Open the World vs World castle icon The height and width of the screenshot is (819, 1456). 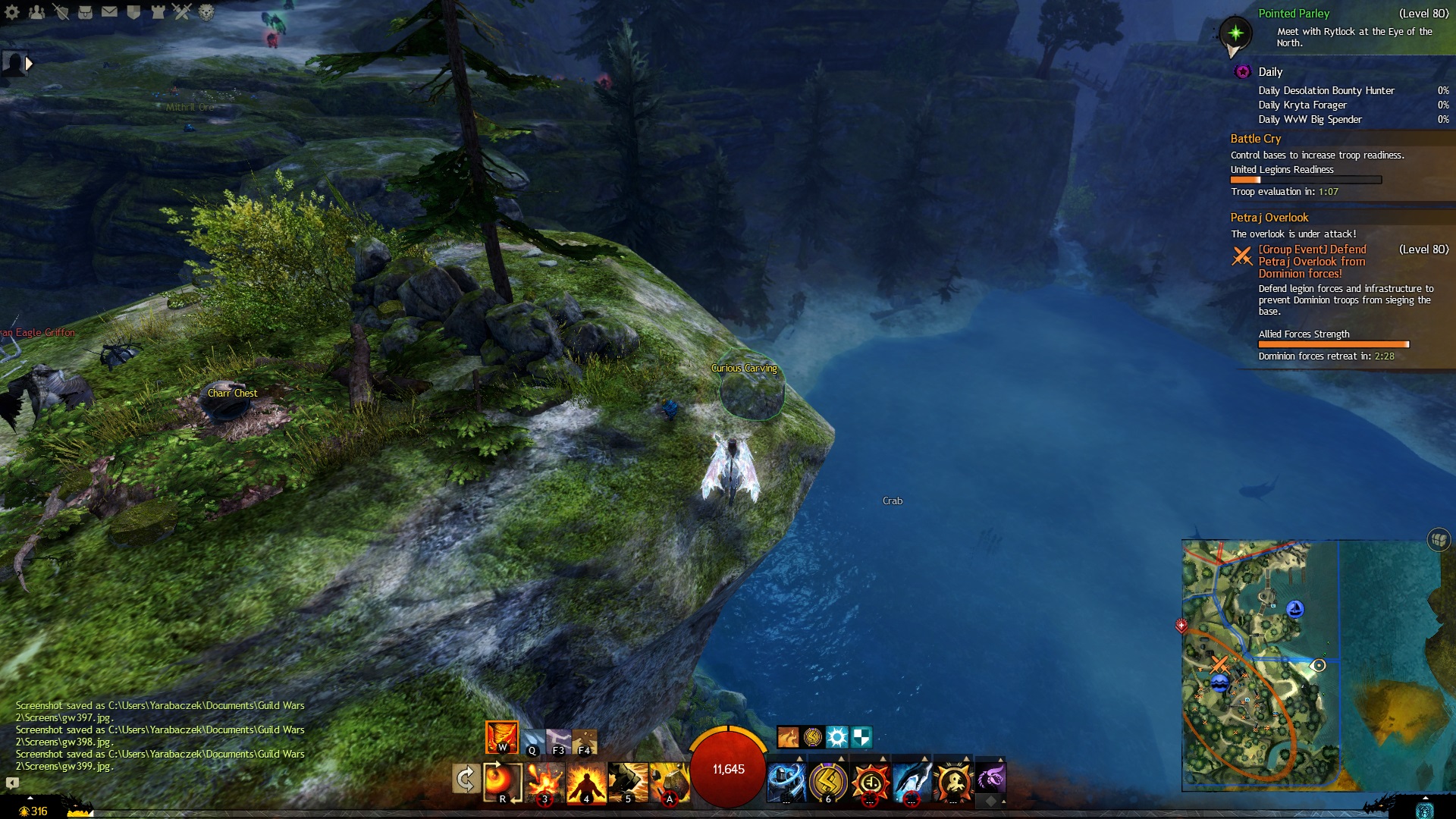click(158, 12)
